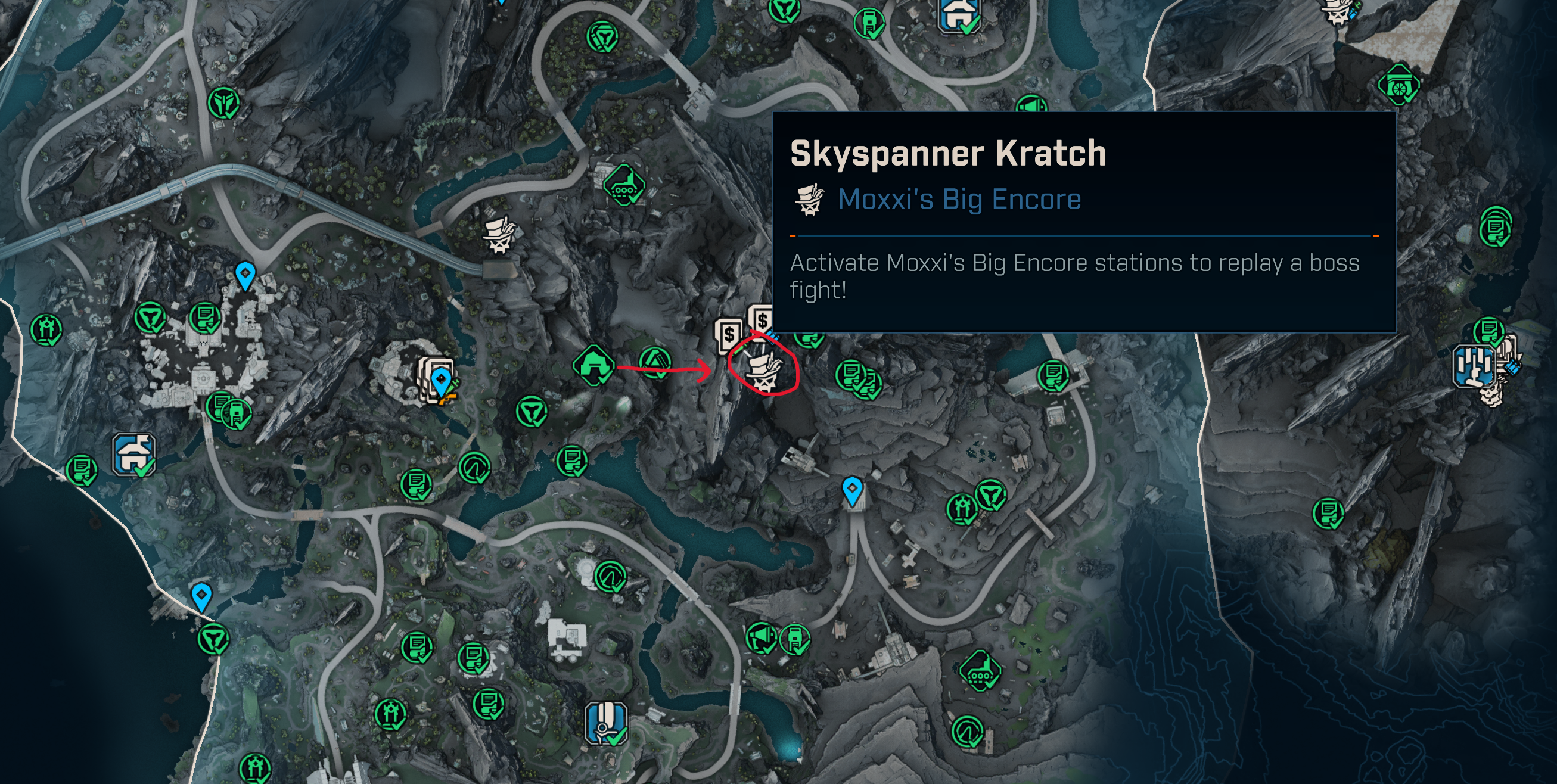1557x784 pixels.
Task: Select the green triangle marker with checkmark
Action: click(x=655, y=363)
